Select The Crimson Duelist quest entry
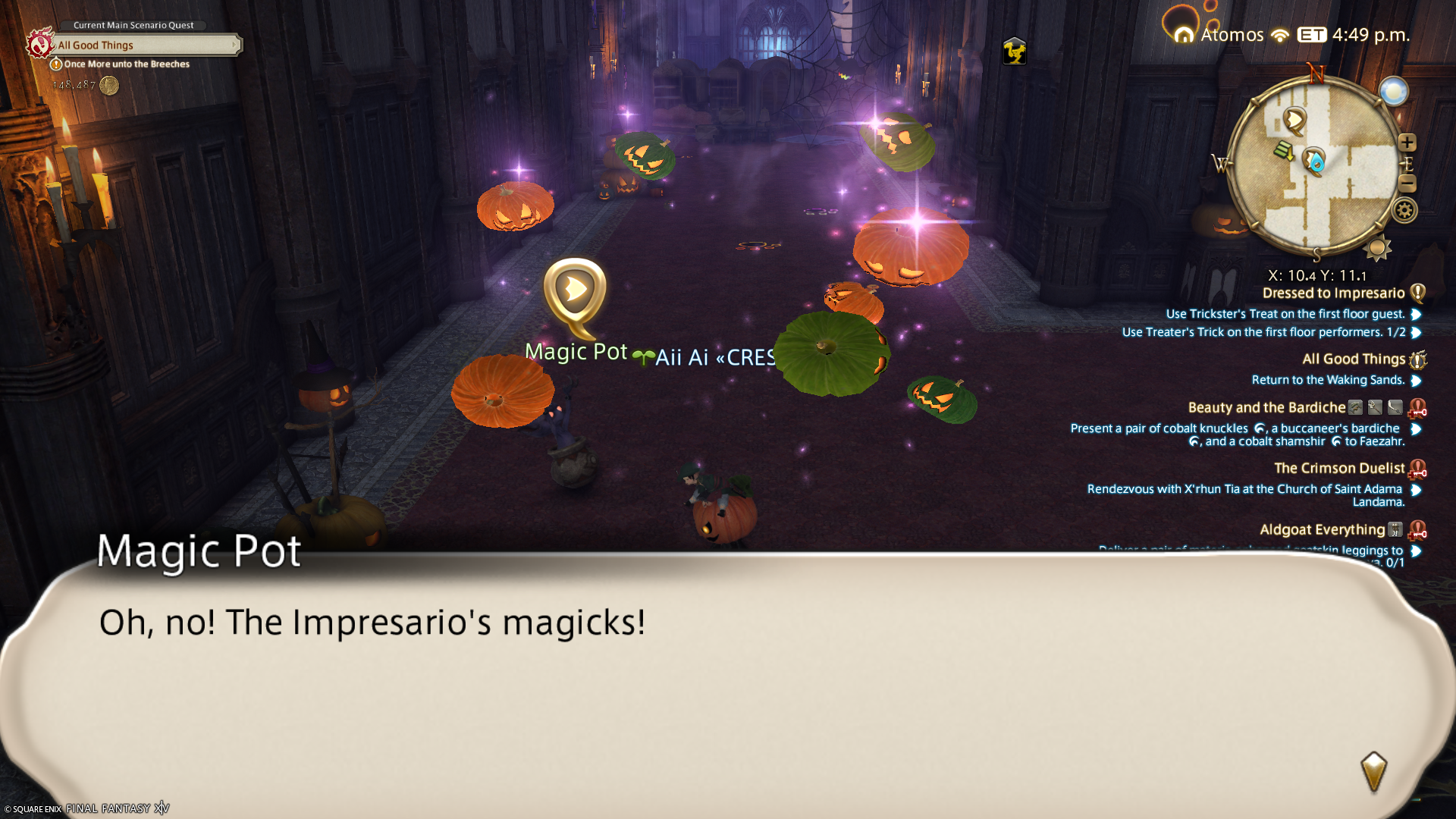The width and height of the screenshot is (1456, 819). coord(1339,469)
